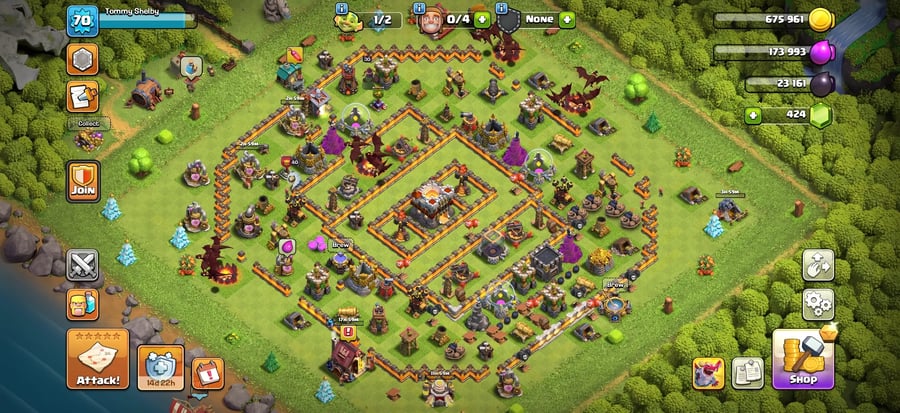Open the hero and potion menu icon
This screenshot has height=413, width=900.
point(82,303)
